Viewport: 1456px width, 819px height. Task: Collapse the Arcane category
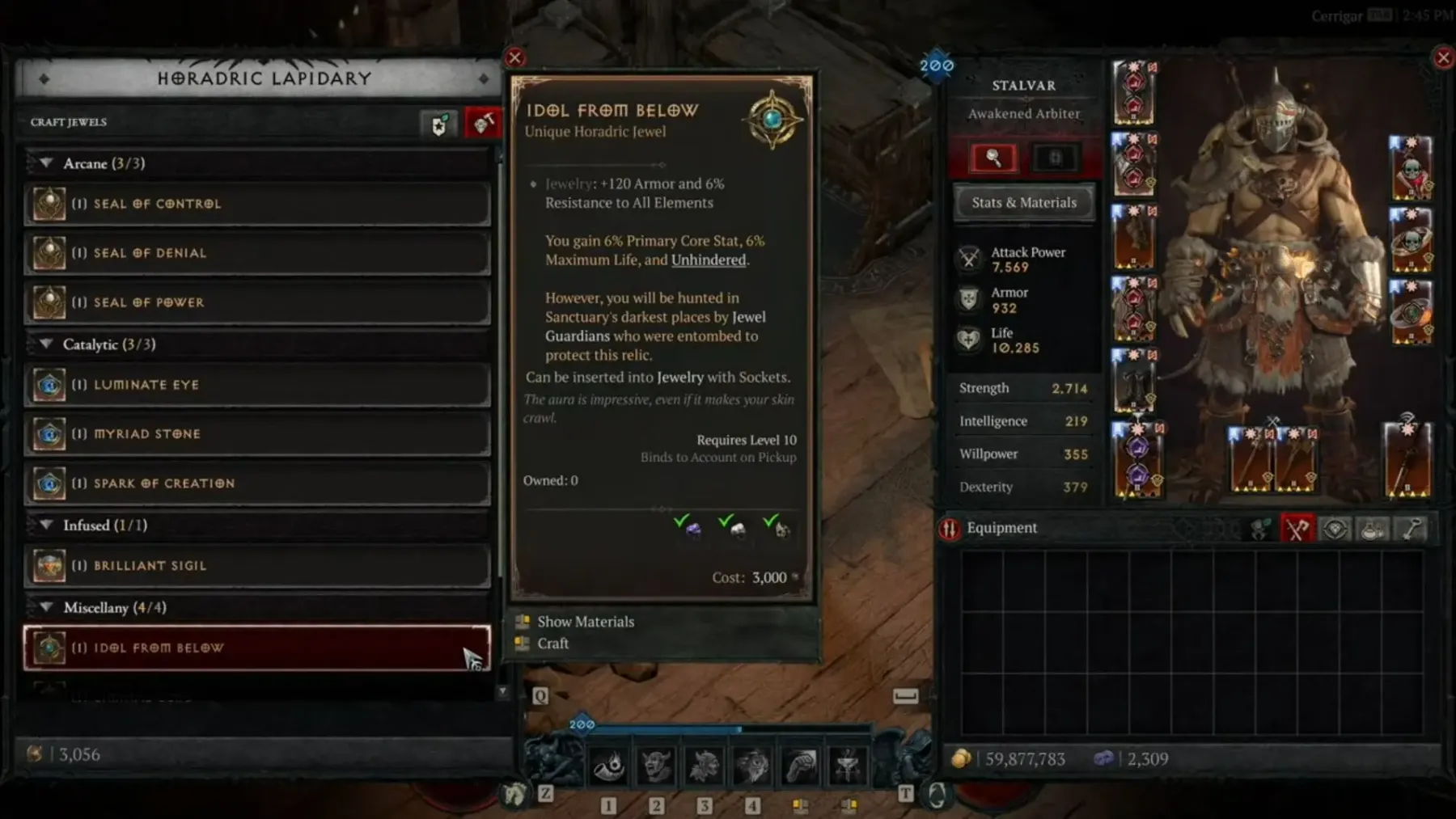point(47,163)
